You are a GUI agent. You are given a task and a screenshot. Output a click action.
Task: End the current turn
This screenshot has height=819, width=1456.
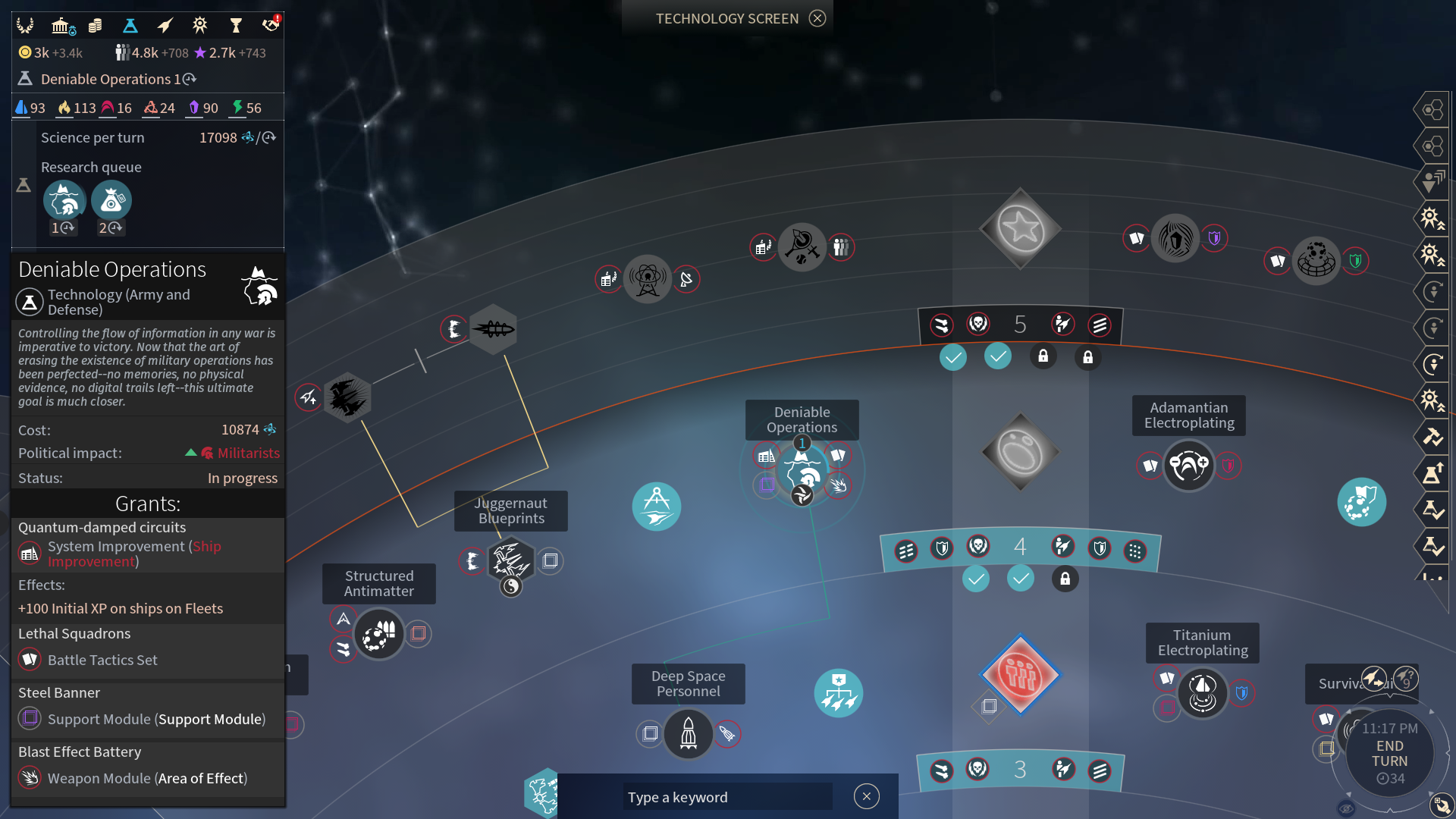point(1389,753)
